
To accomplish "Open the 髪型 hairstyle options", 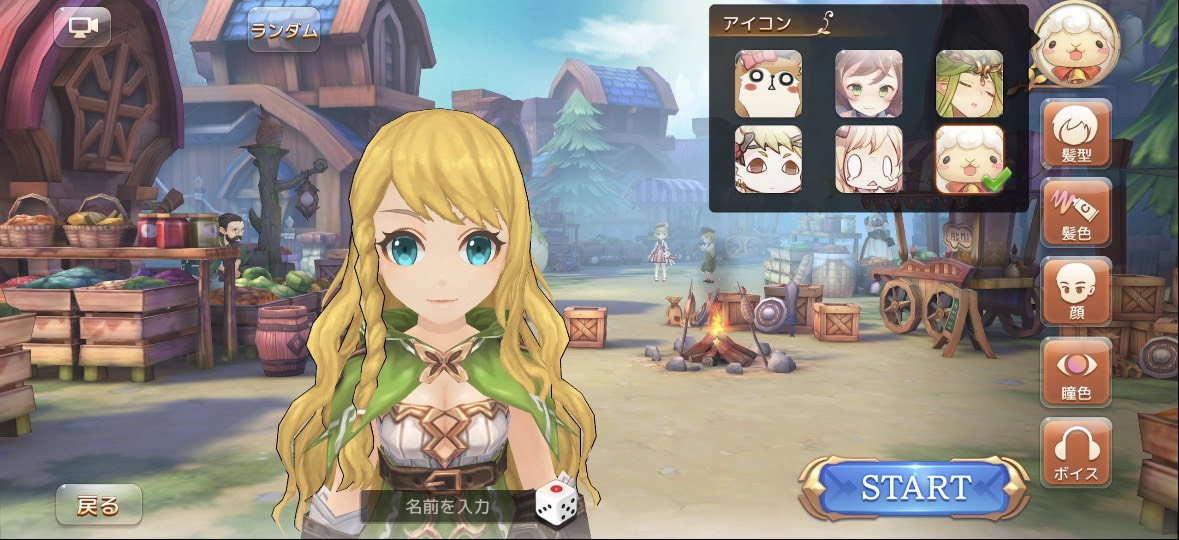I will click(1076, 135).
